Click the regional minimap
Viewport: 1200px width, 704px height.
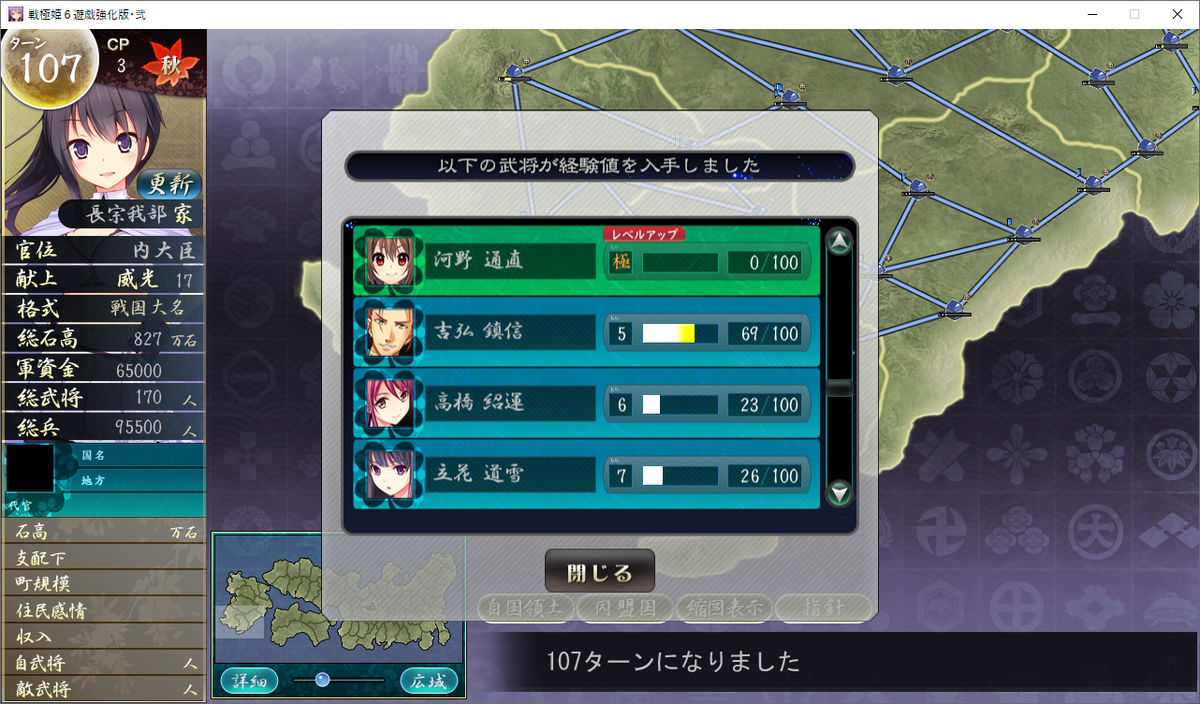(x=338, y=600)
